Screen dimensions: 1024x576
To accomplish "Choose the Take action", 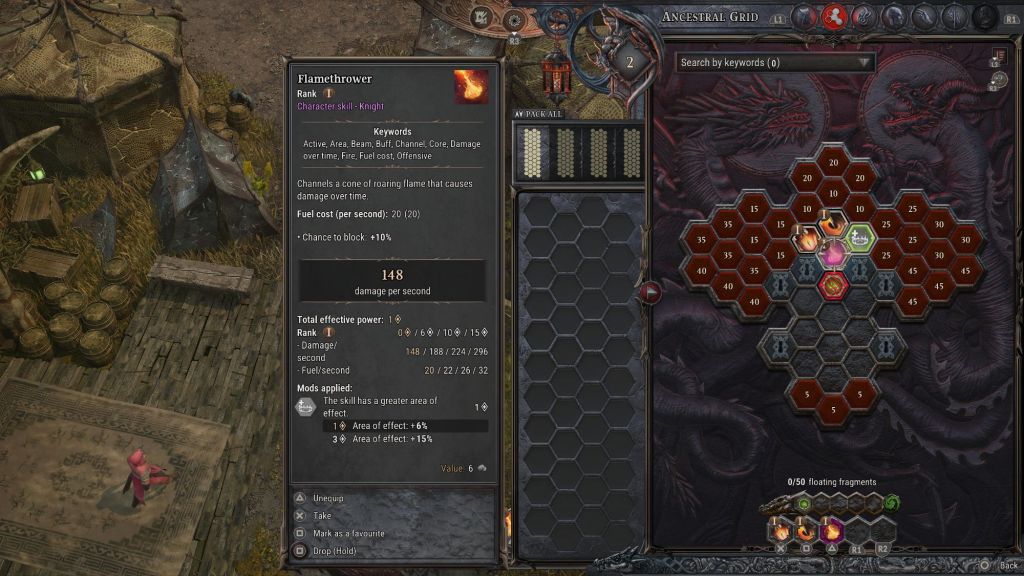I will [x=322, y=515].
